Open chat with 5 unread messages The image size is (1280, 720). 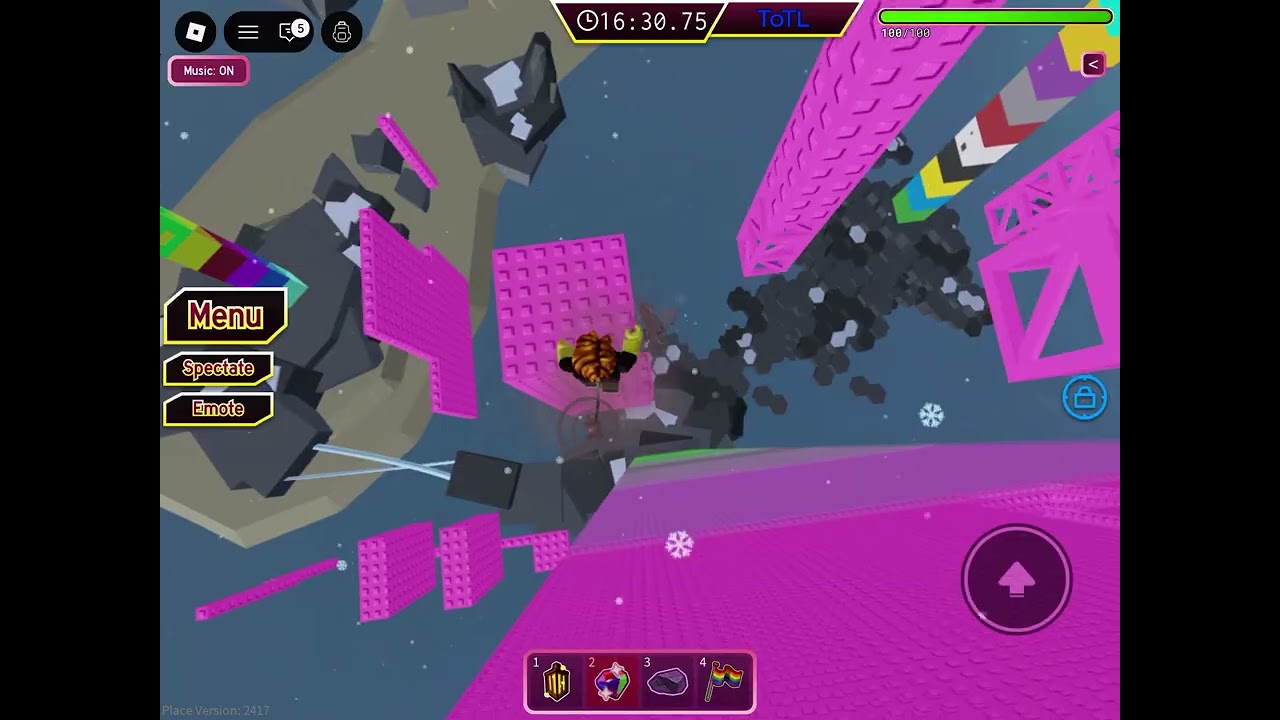pyautogui.click(x=291, y=32)
